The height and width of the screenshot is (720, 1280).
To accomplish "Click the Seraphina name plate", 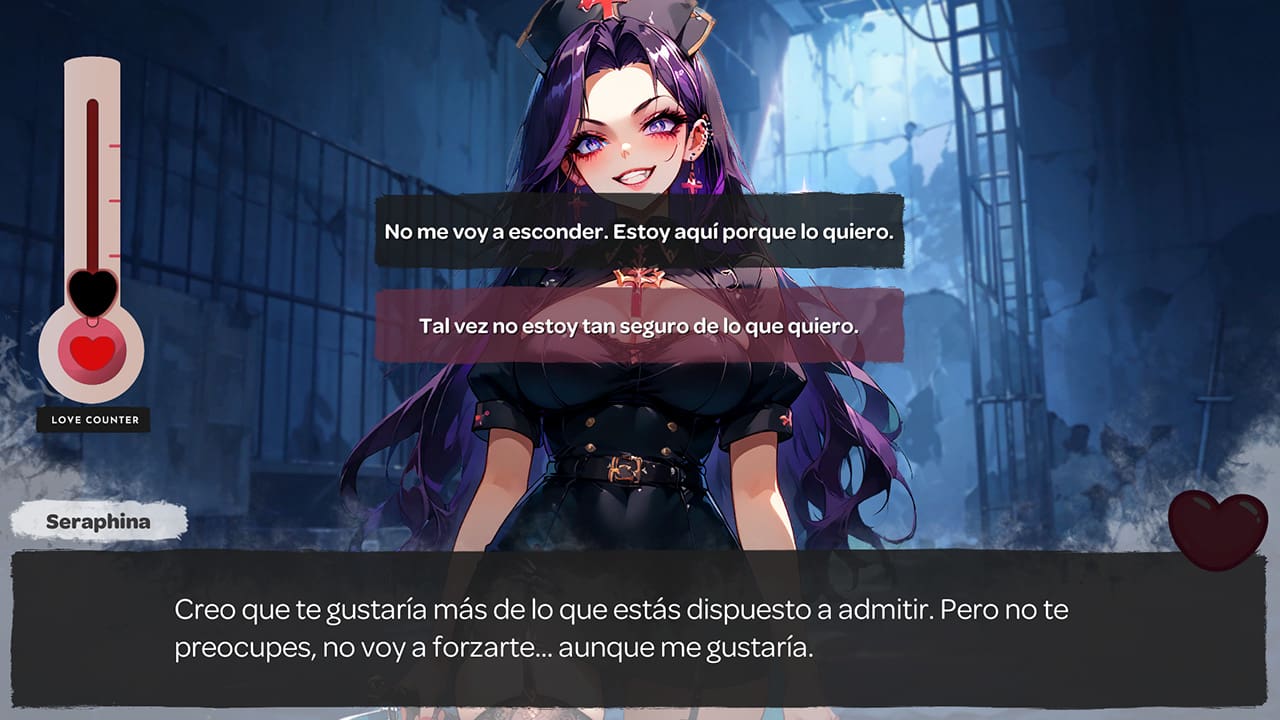I will coord(100,519).
